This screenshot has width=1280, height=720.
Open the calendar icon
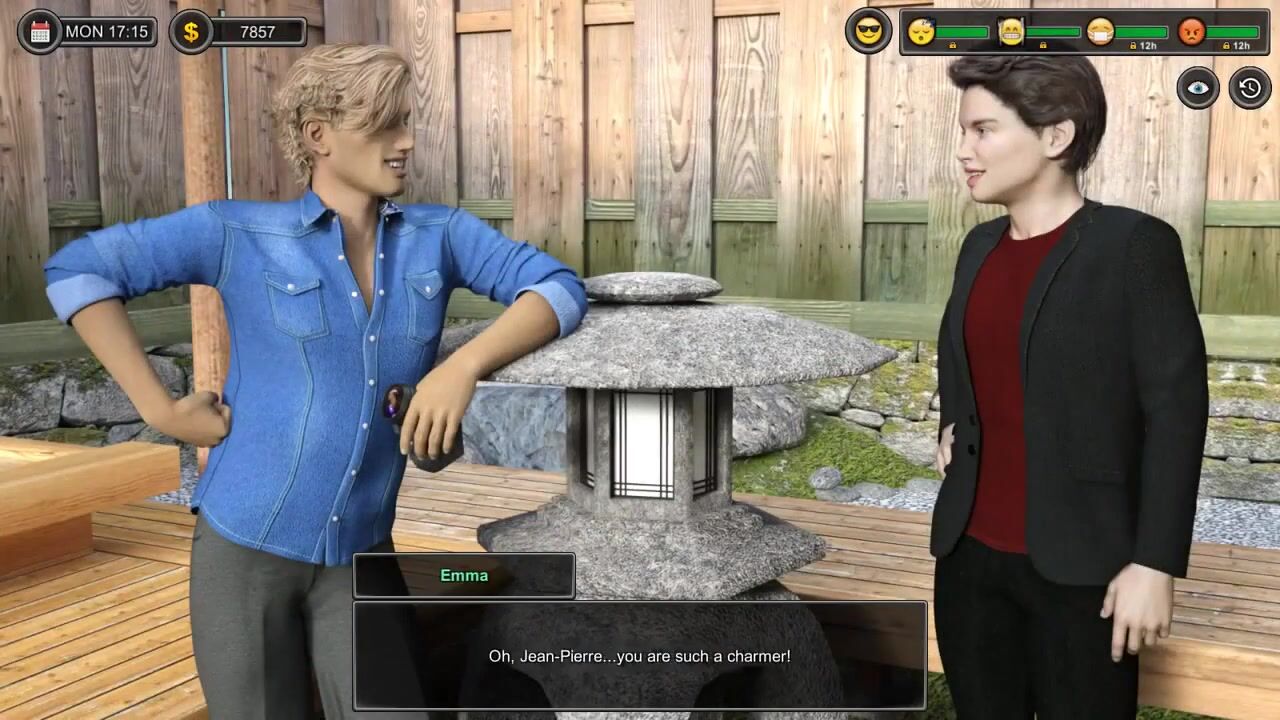(x=40, y=32)
